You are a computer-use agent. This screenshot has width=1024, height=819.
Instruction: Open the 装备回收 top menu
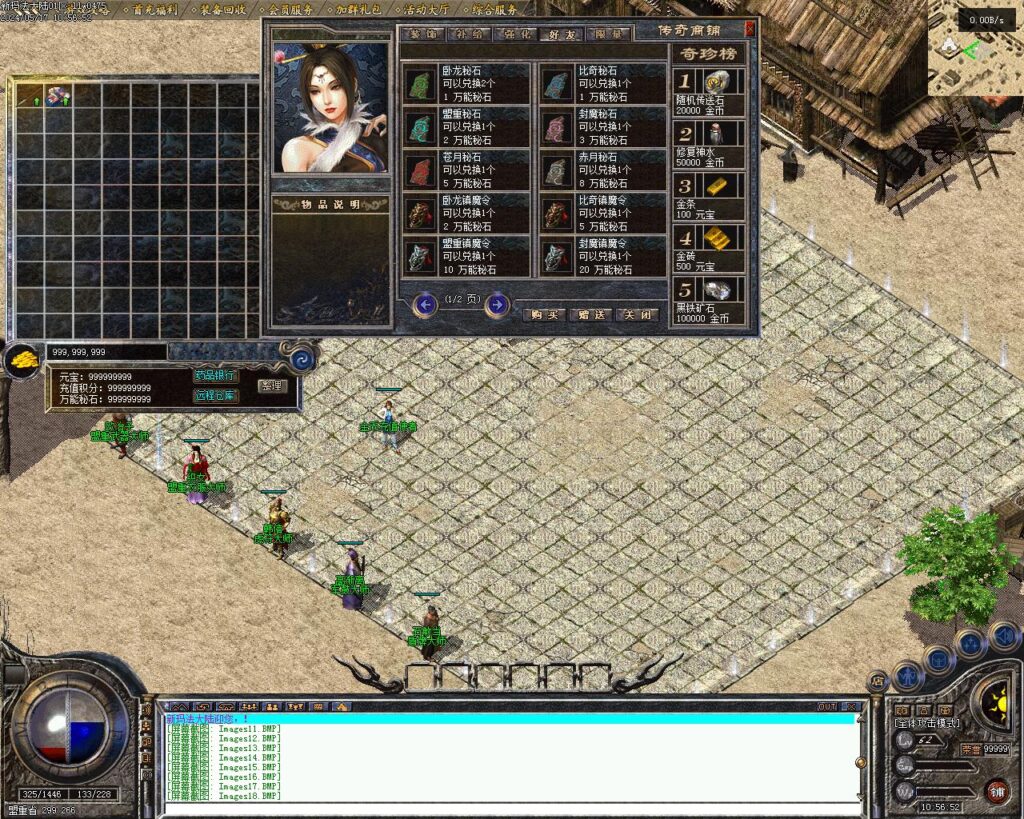(217, 10)
